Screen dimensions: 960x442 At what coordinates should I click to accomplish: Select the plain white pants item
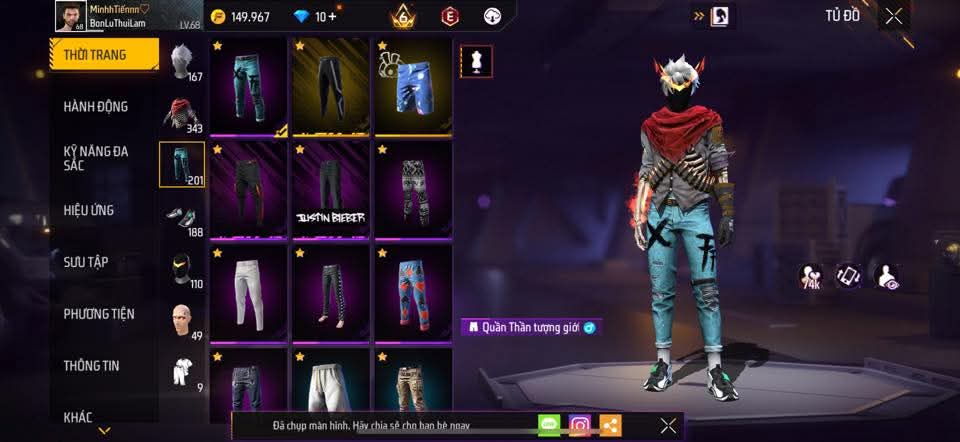[248, 293]
